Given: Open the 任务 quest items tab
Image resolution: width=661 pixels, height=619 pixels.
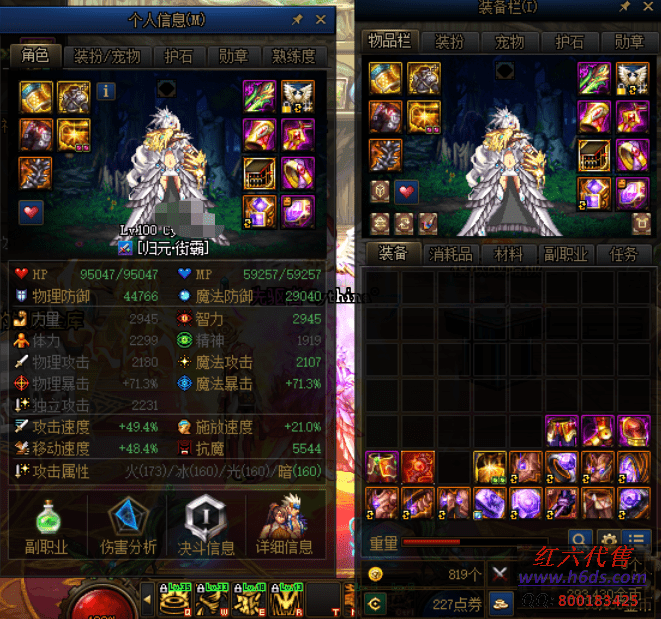Looking at the screenshot, I should click(x=623, y=254).
